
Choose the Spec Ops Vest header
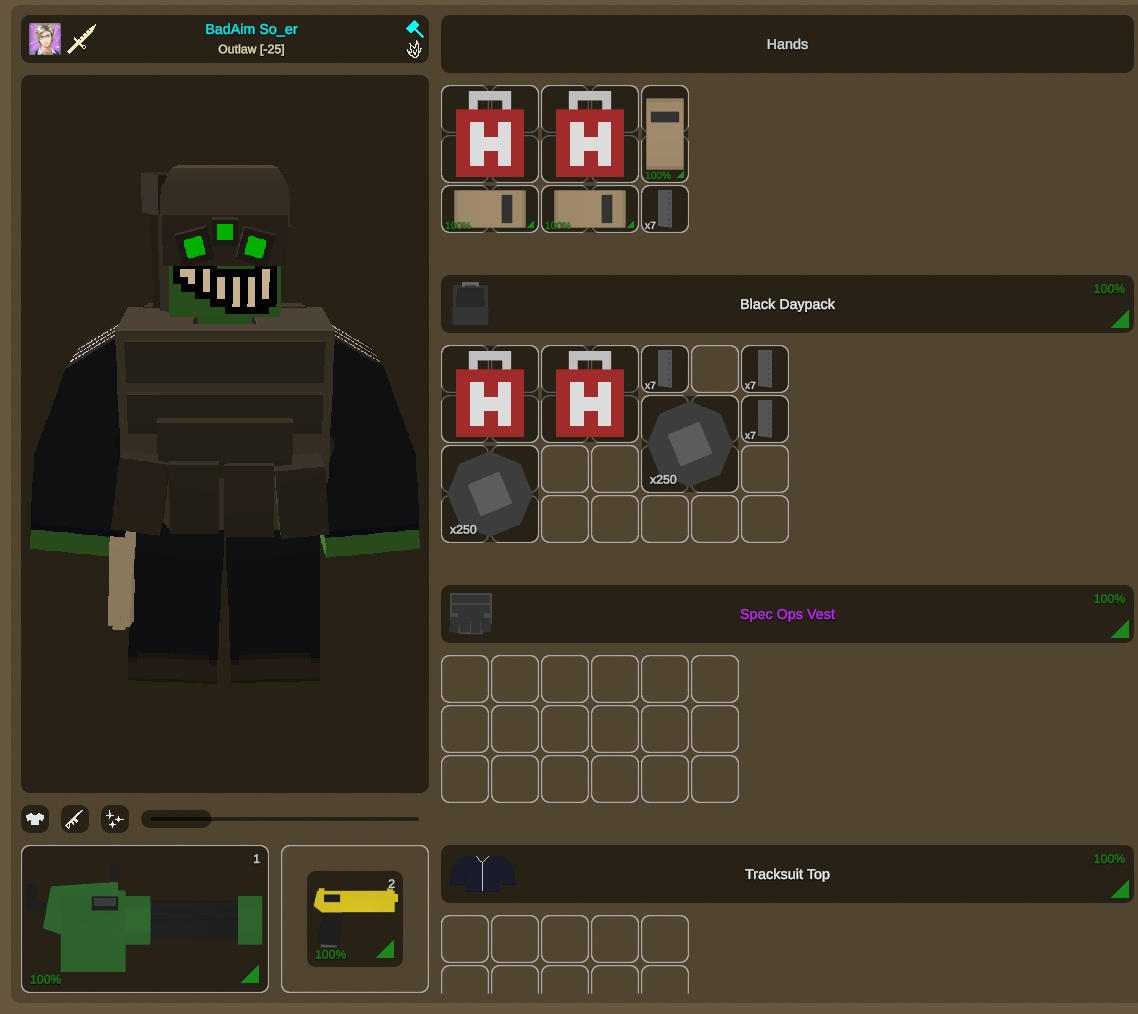787,614
